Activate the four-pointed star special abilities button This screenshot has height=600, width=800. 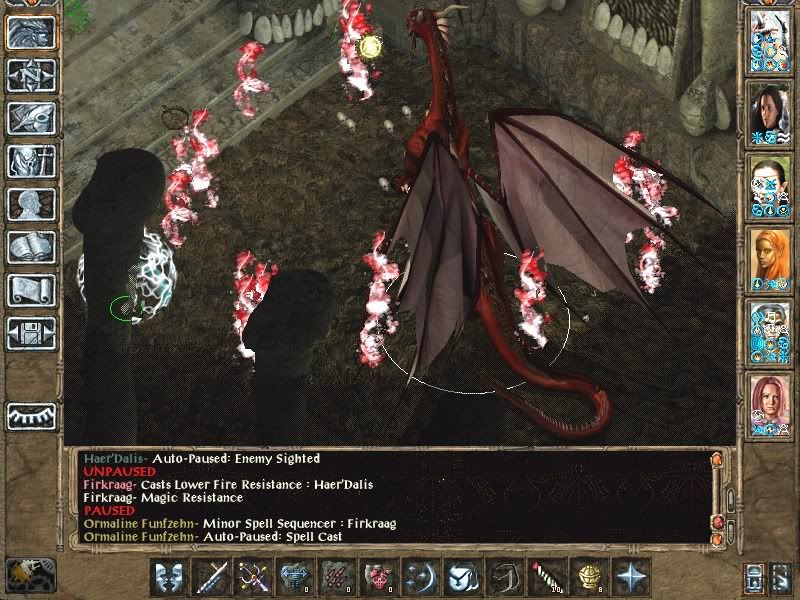[632, 577]
